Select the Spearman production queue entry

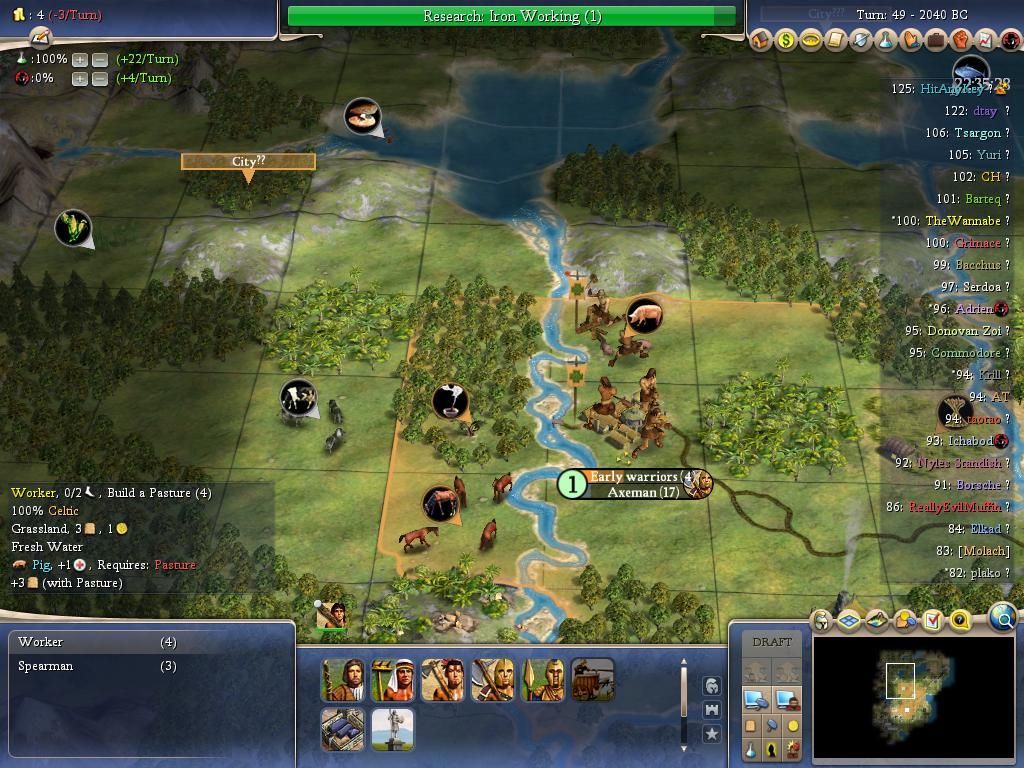(x=97, y=666)
